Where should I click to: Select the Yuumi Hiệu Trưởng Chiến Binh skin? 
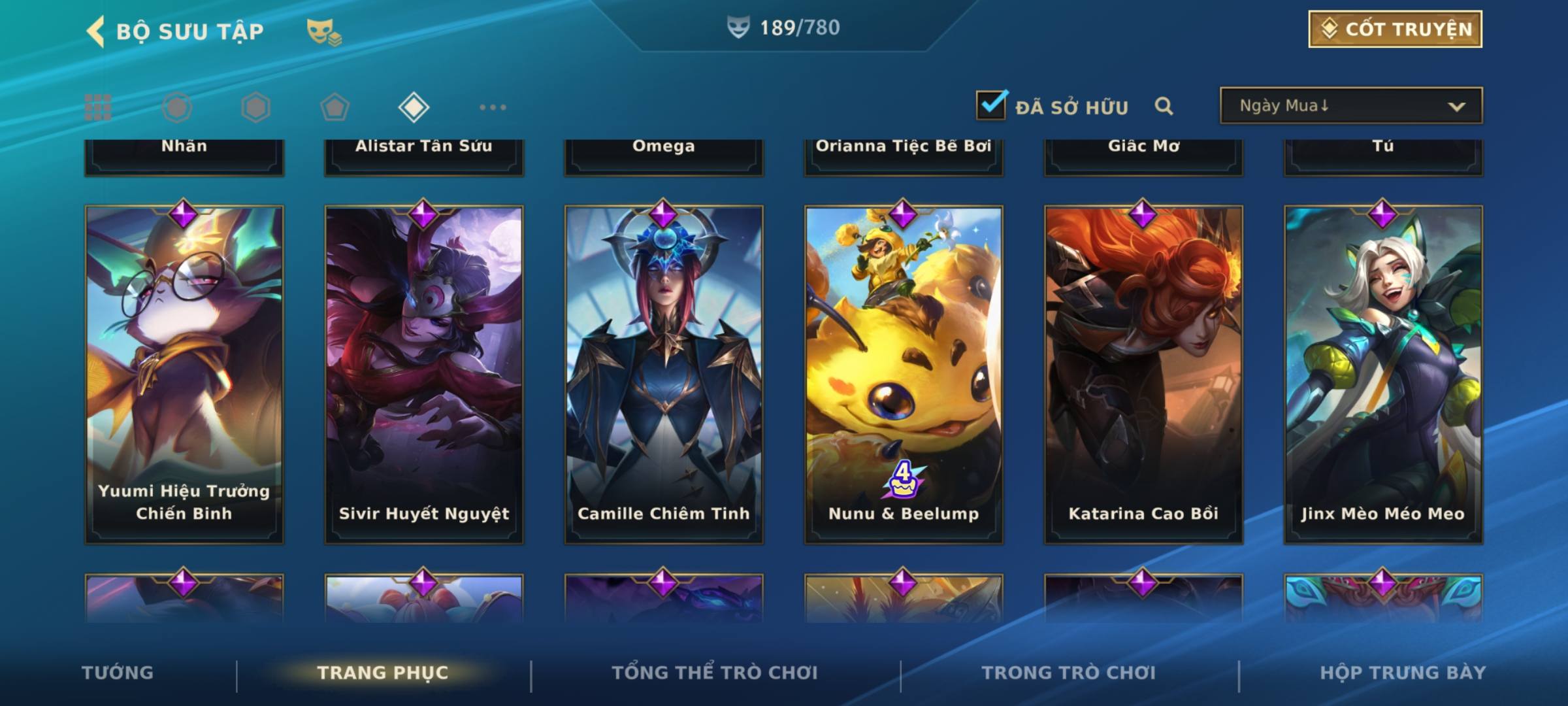(x=184, y=374)
